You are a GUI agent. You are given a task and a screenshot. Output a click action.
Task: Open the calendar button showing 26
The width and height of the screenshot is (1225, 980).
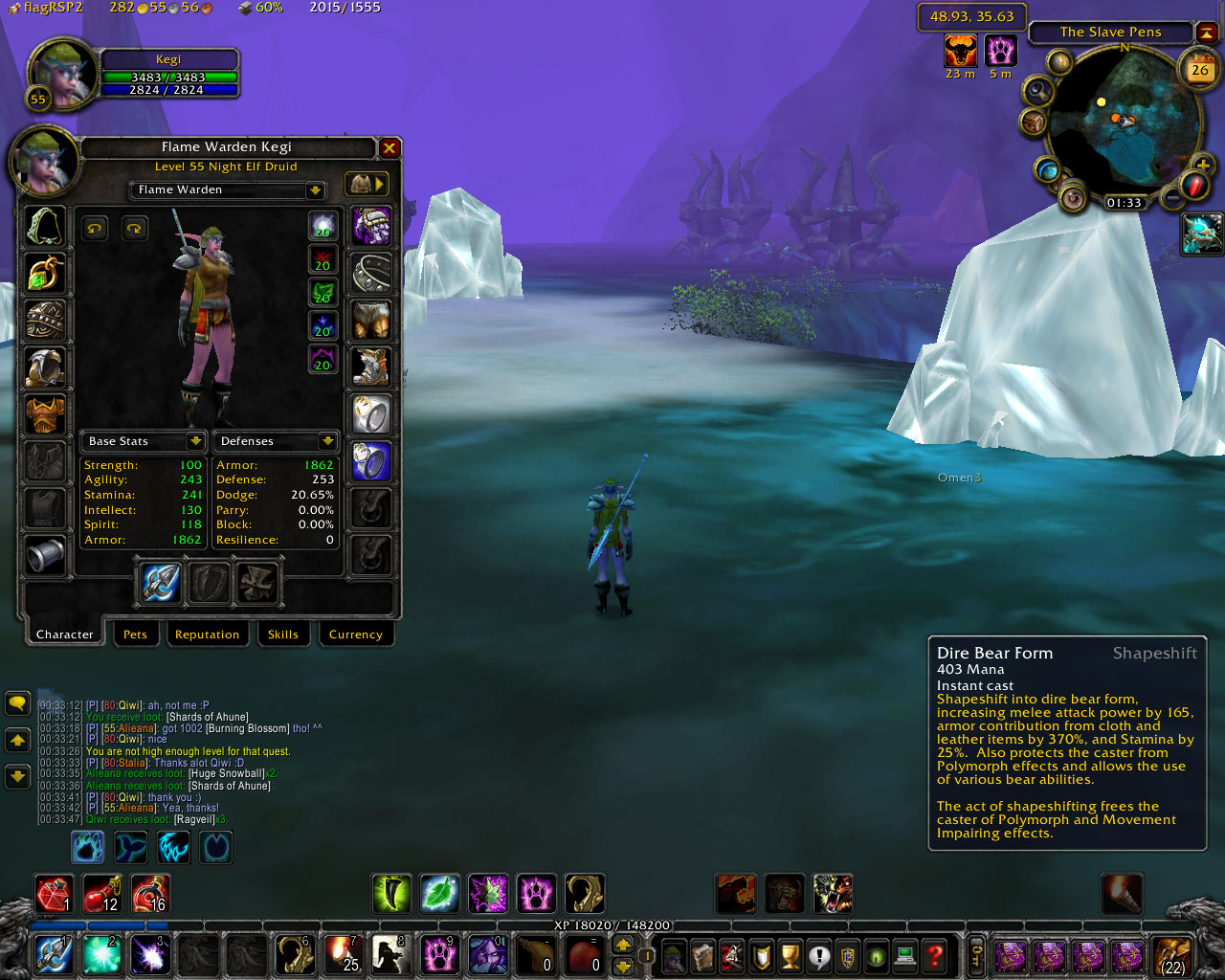point(1199,69)
